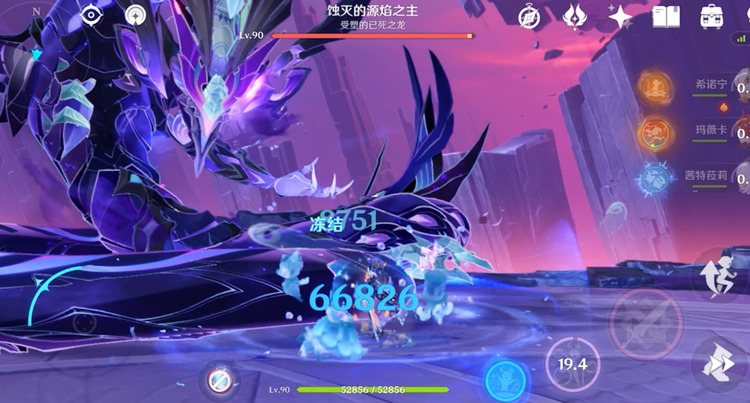Use the round gadget item shortcut

[x=220, y=381]
